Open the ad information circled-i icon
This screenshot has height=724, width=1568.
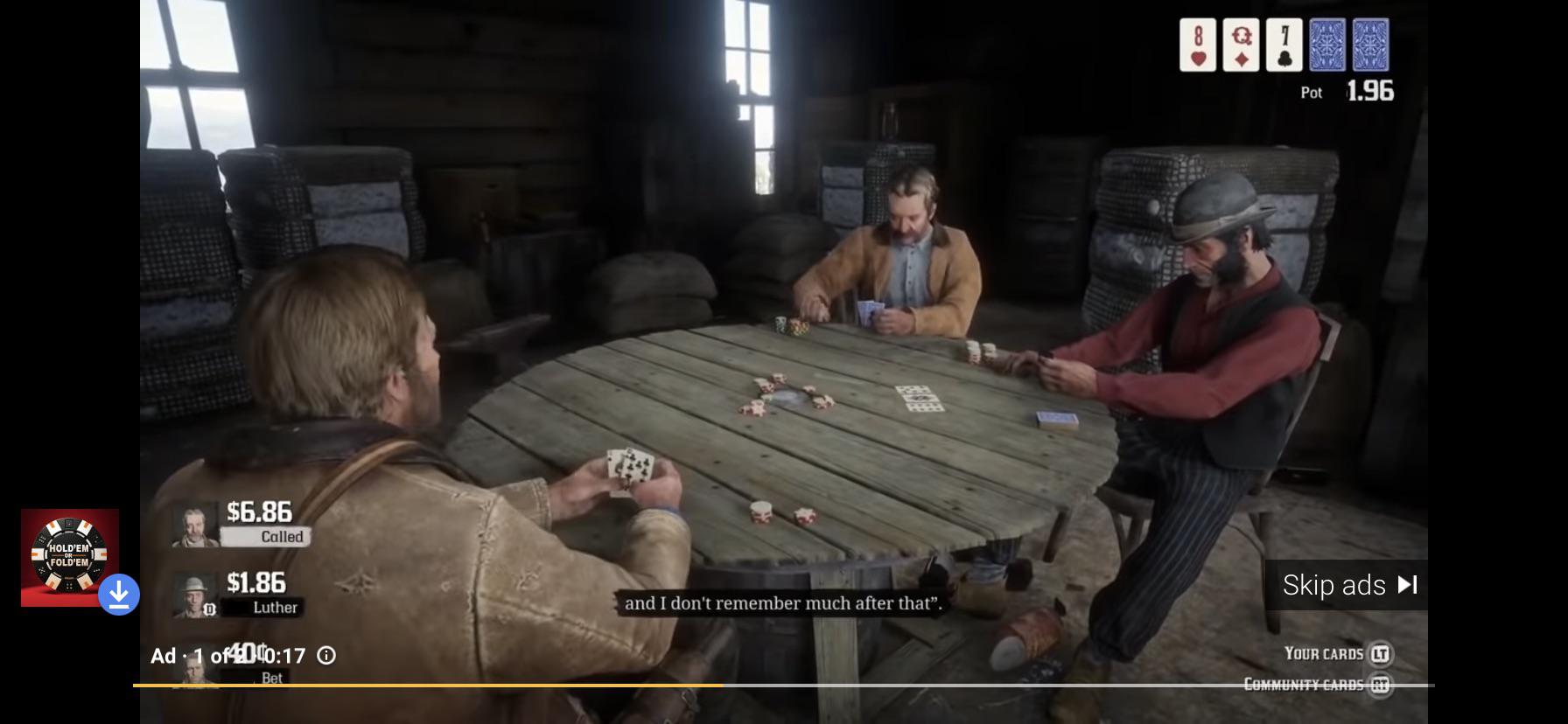(325, 655)
